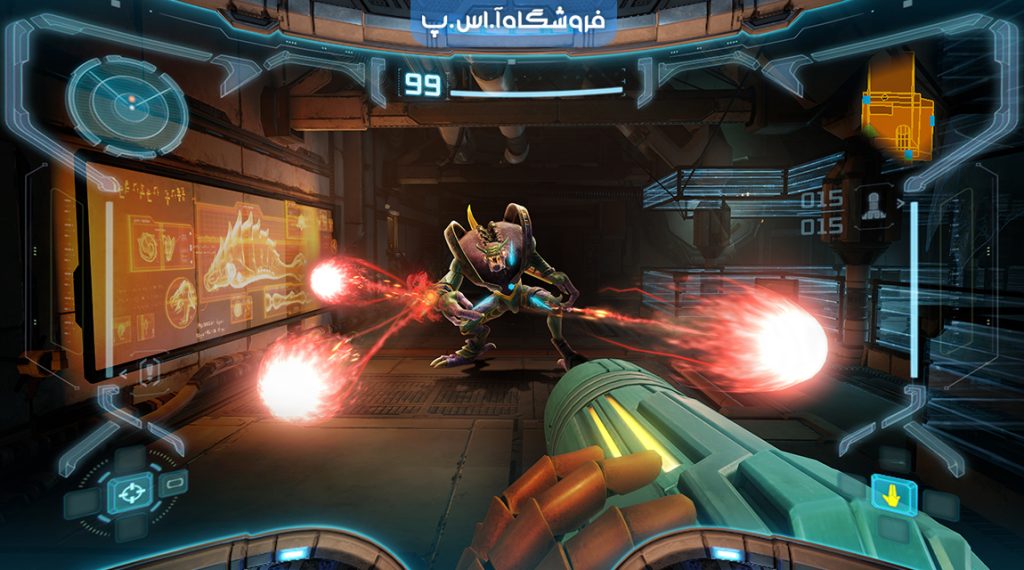Screen dimensions: 1024x570
Task: Select the missile ammo icon
Action: [x=871, y=207]
